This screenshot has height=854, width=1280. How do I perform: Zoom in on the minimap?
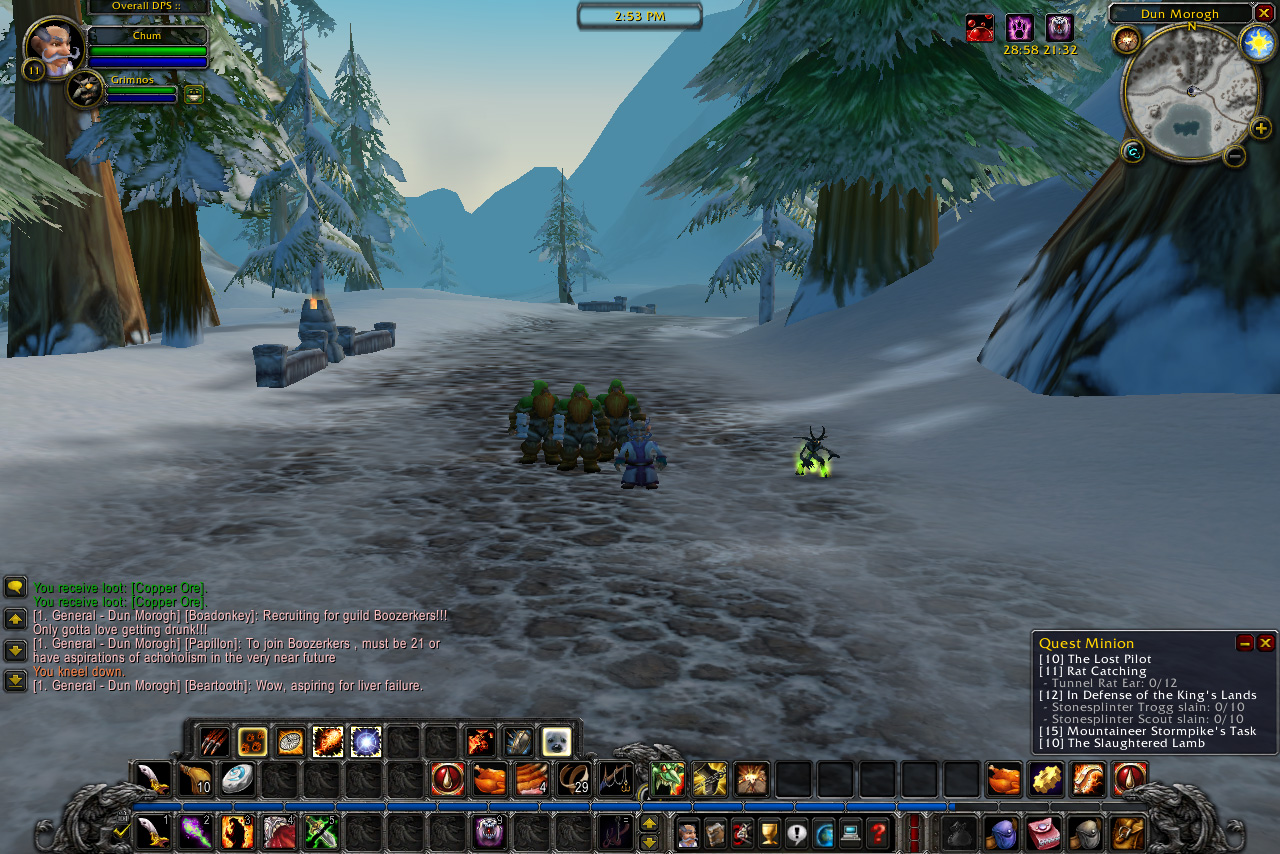pos(1261,128)
